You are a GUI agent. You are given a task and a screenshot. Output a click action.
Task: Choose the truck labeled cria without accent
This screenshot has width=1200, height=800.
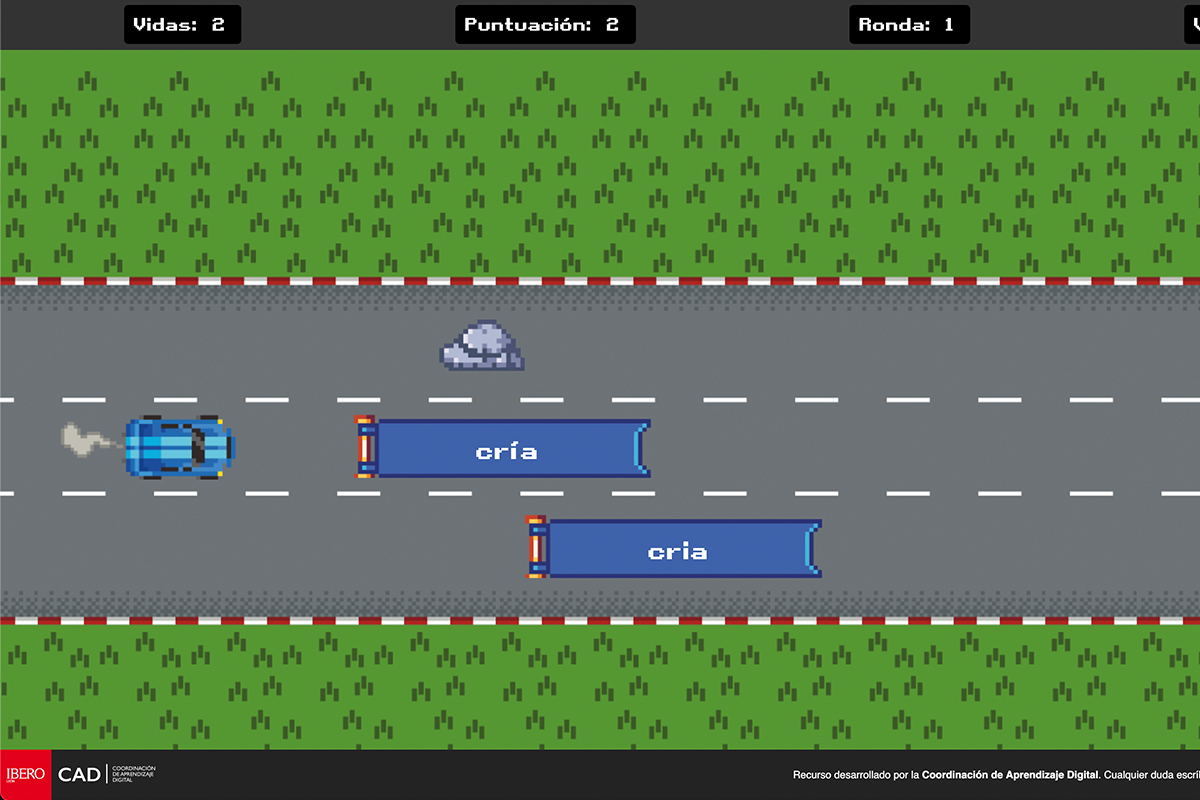pos(676,549)
